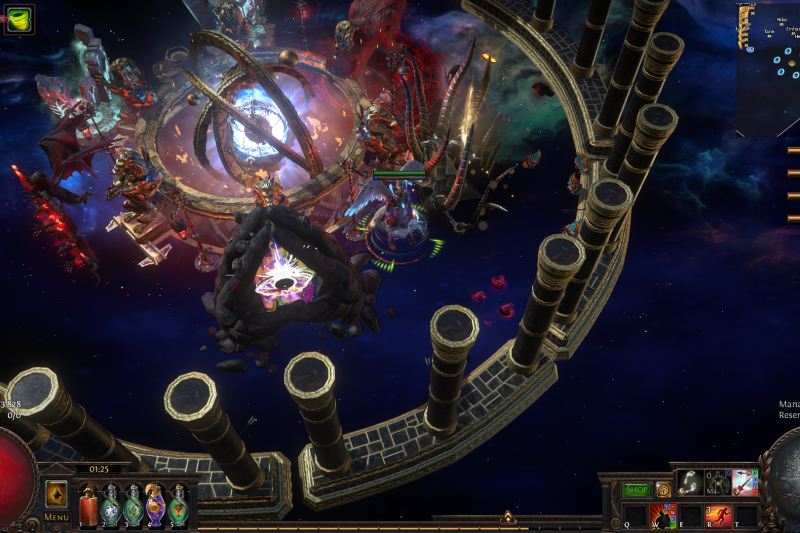
Task: Open the green Shop button
Action: pyautogui.click(x=636, y=490)
